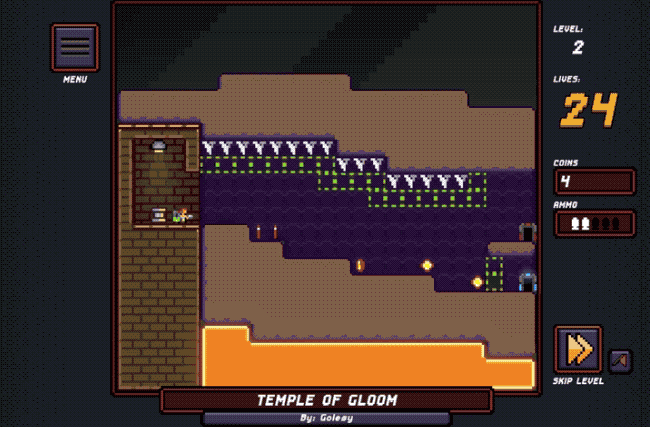Open the hamburger Menu button

point(75,47)
